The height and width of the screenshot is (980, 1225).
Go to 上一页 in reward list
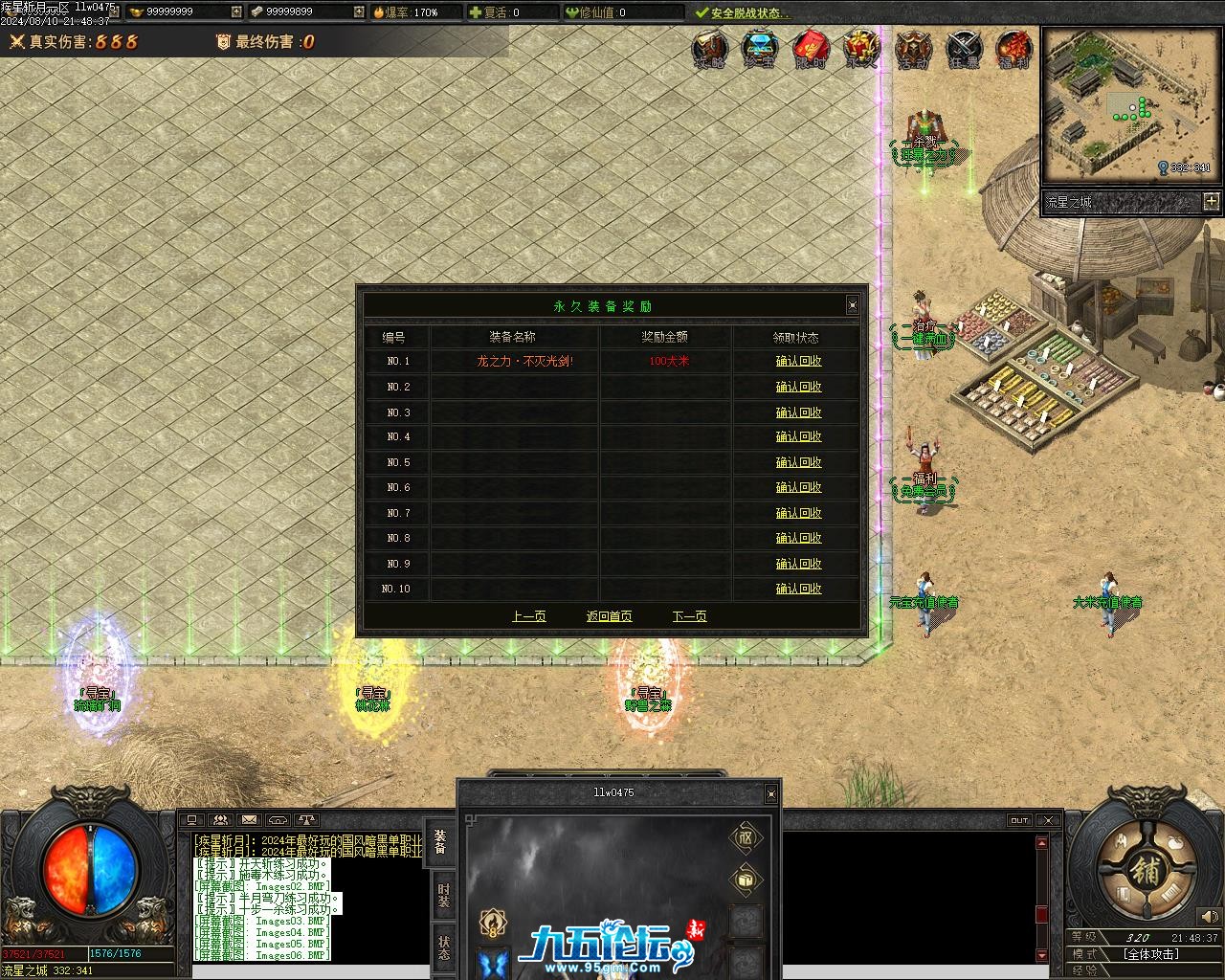pos(528,616)
